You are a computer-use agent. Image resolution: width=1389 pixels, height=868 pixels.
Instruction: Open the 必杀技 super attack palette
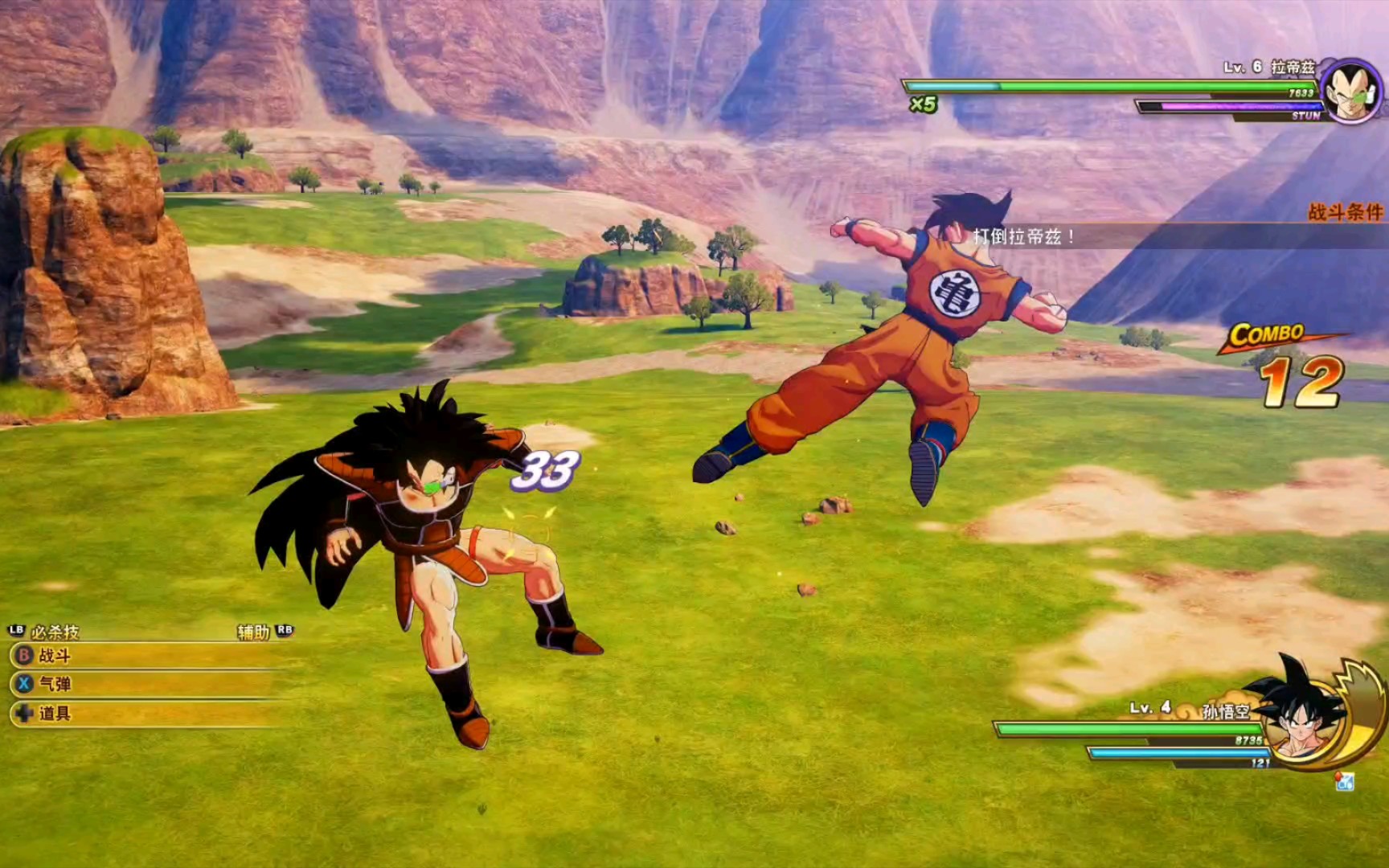[x=53, y=632]
